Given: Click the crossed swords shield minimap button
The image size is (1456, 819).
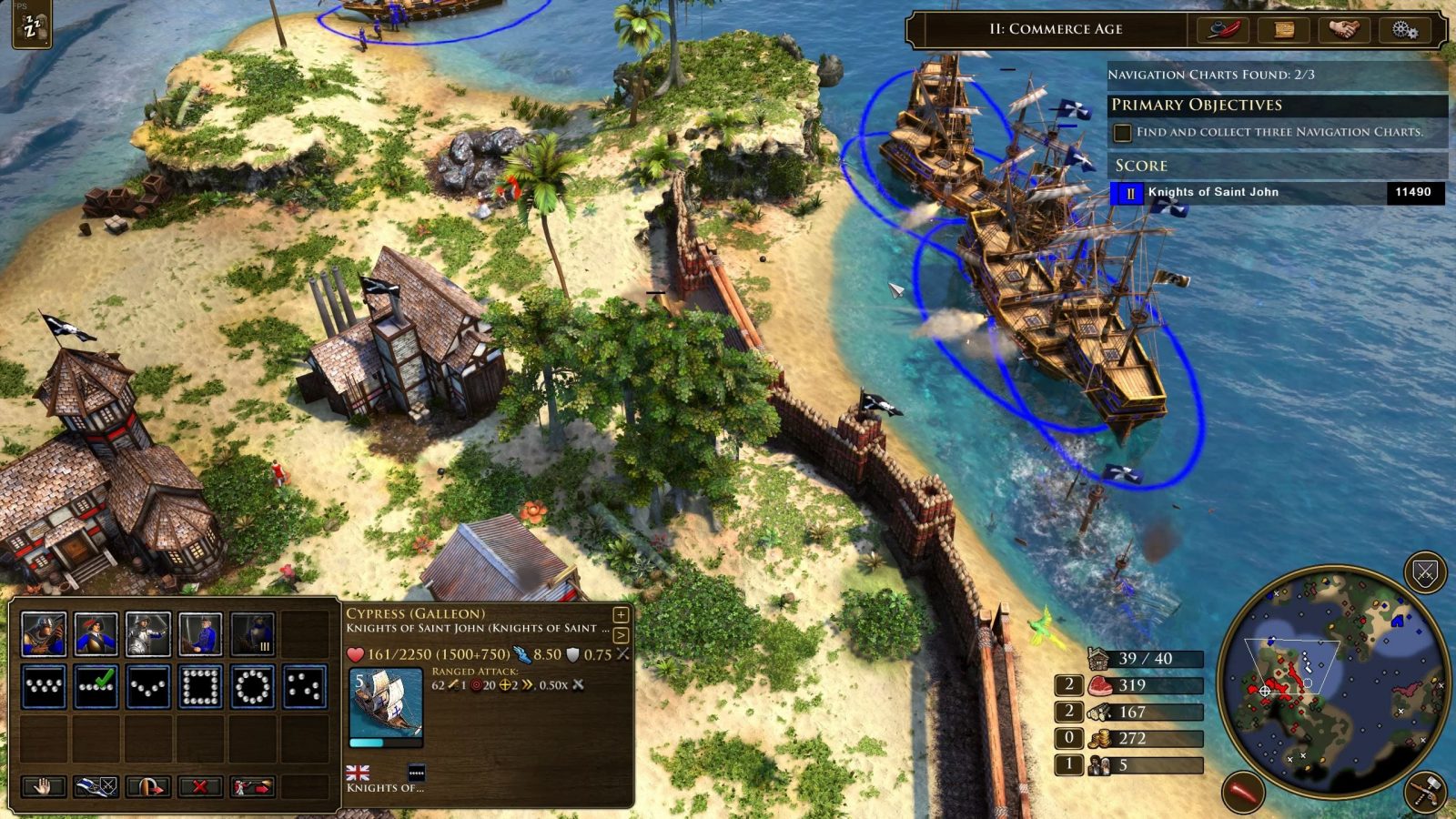Looking at the screenshot, I should pos(1424,573).
